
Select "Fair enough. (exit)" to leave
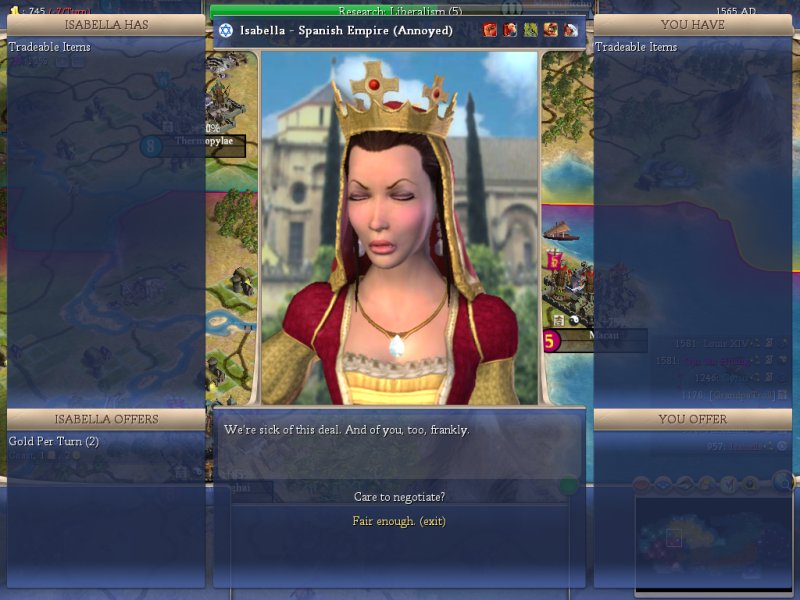coord(399,521)
